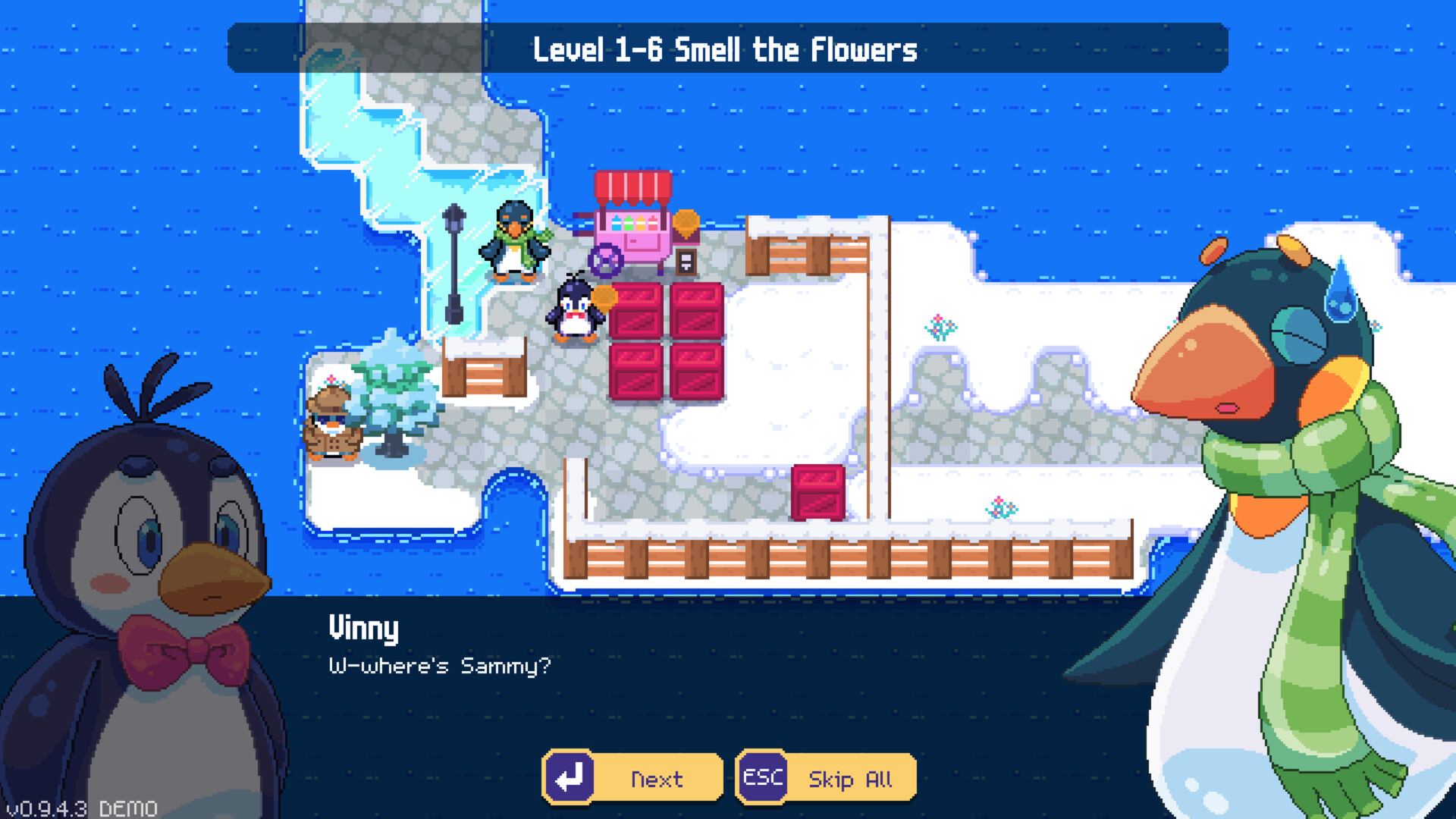This screenshot has height=819, width=1456.
Task: Click the frosty blue tree
Action: (394, 394)
